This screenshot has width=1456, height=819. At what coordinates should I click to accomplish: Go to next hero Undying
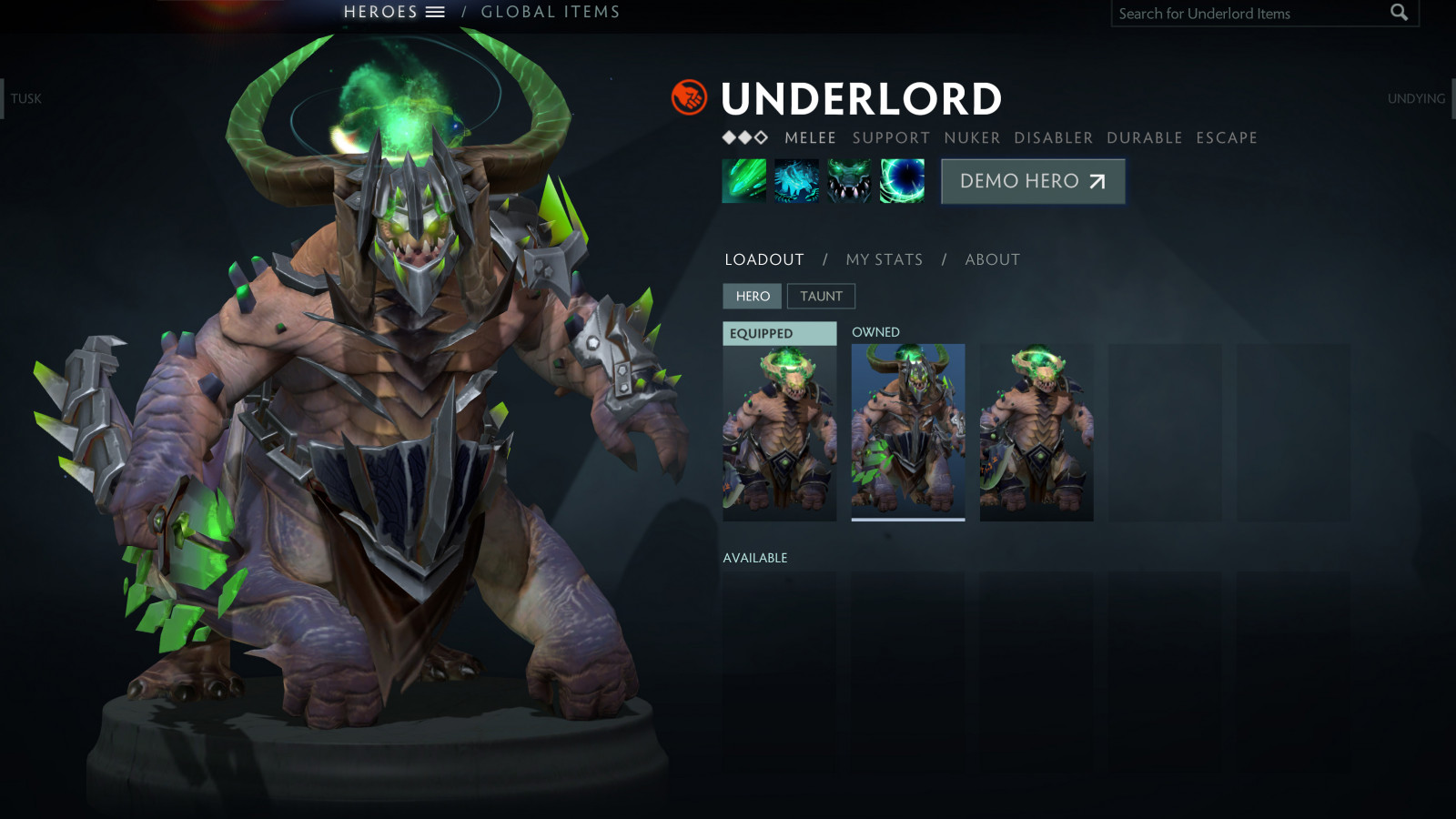coord(1416,98)
